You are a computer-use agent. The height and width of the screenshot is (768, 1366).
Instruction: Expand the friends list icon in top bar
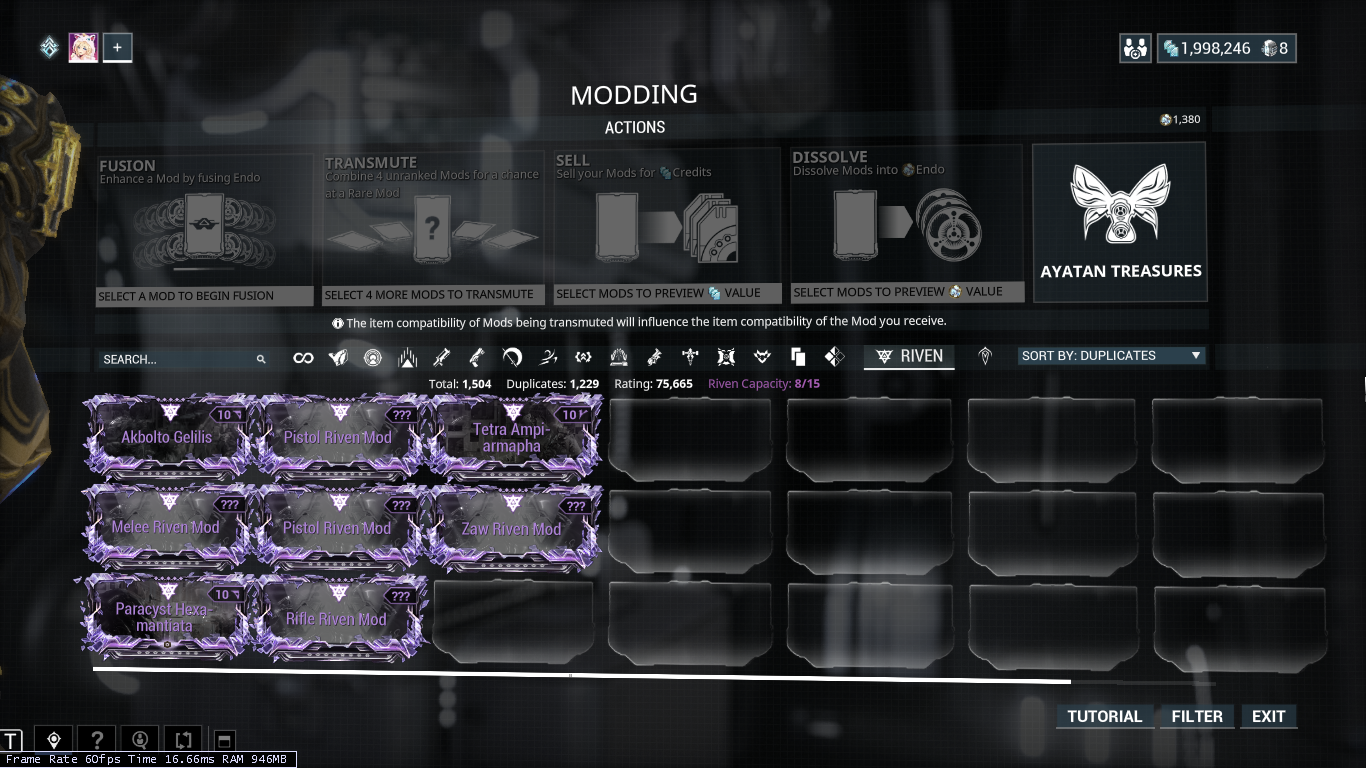coord(1135,47)
